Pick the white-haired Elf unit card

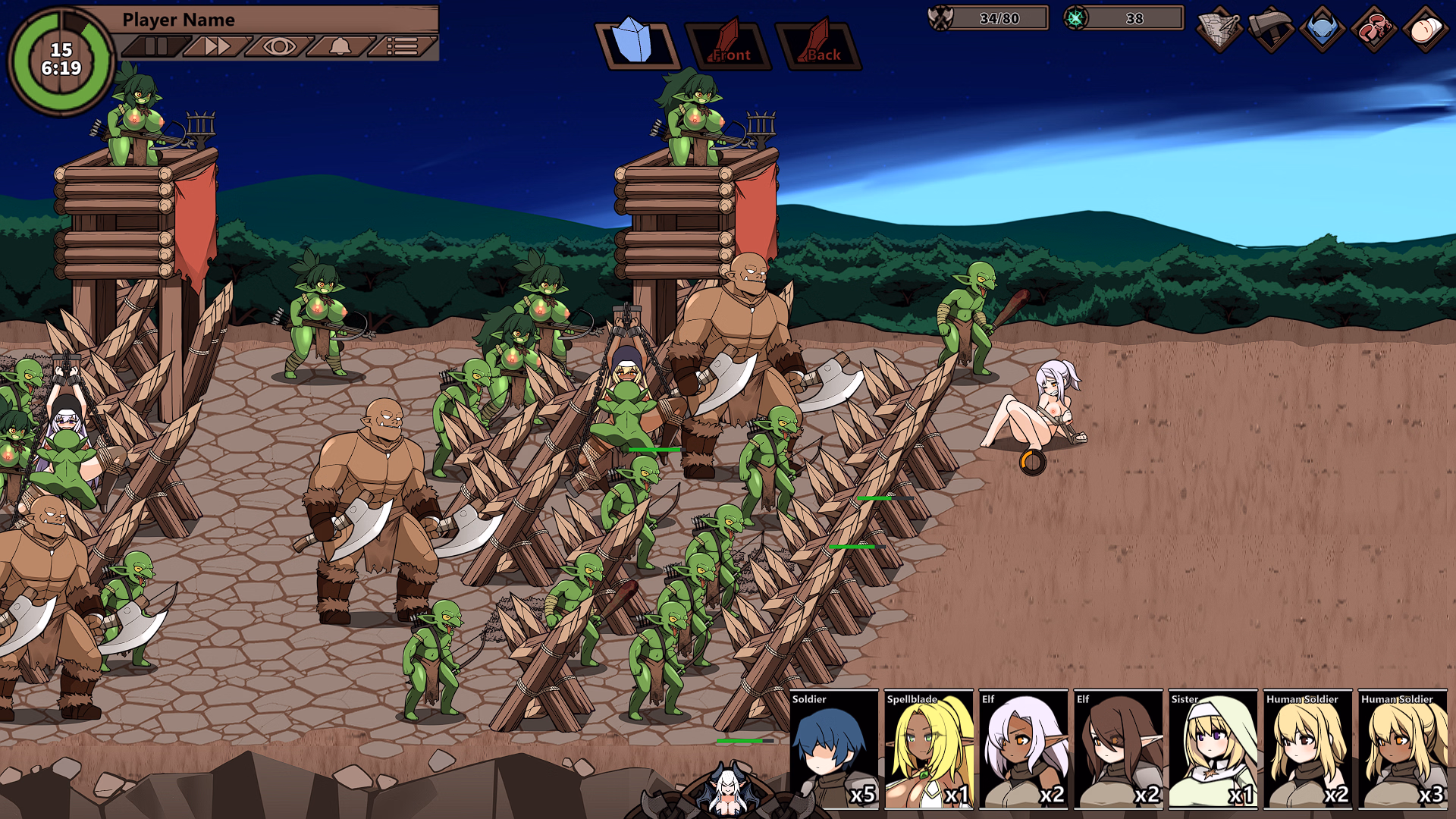(x=1024, y=749)
